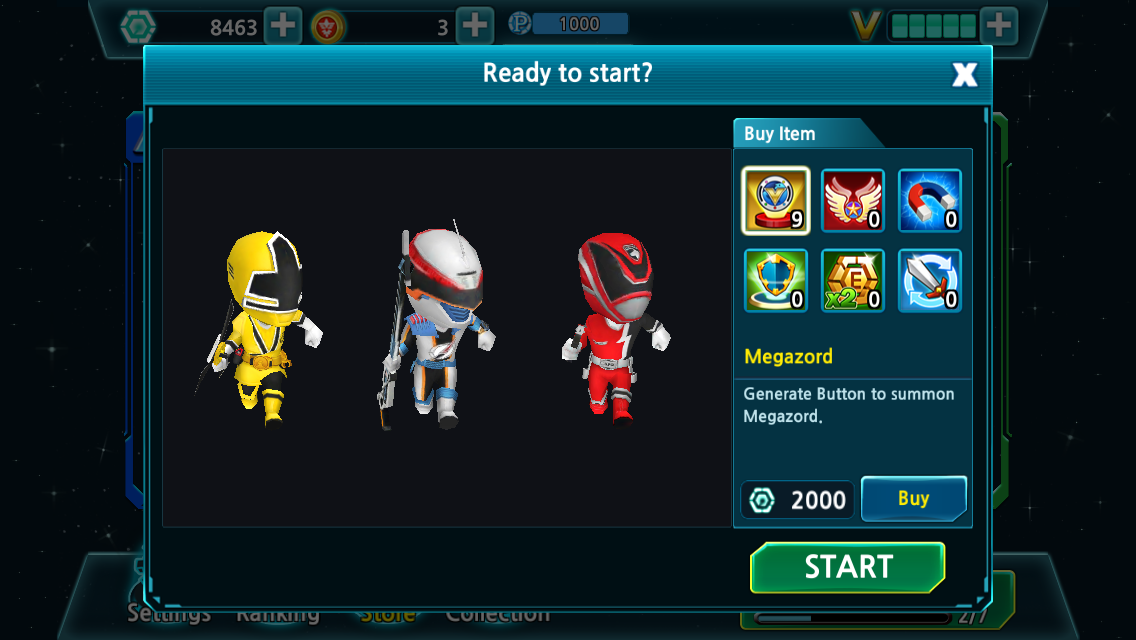Start the game with the green START button

point(847,567)
